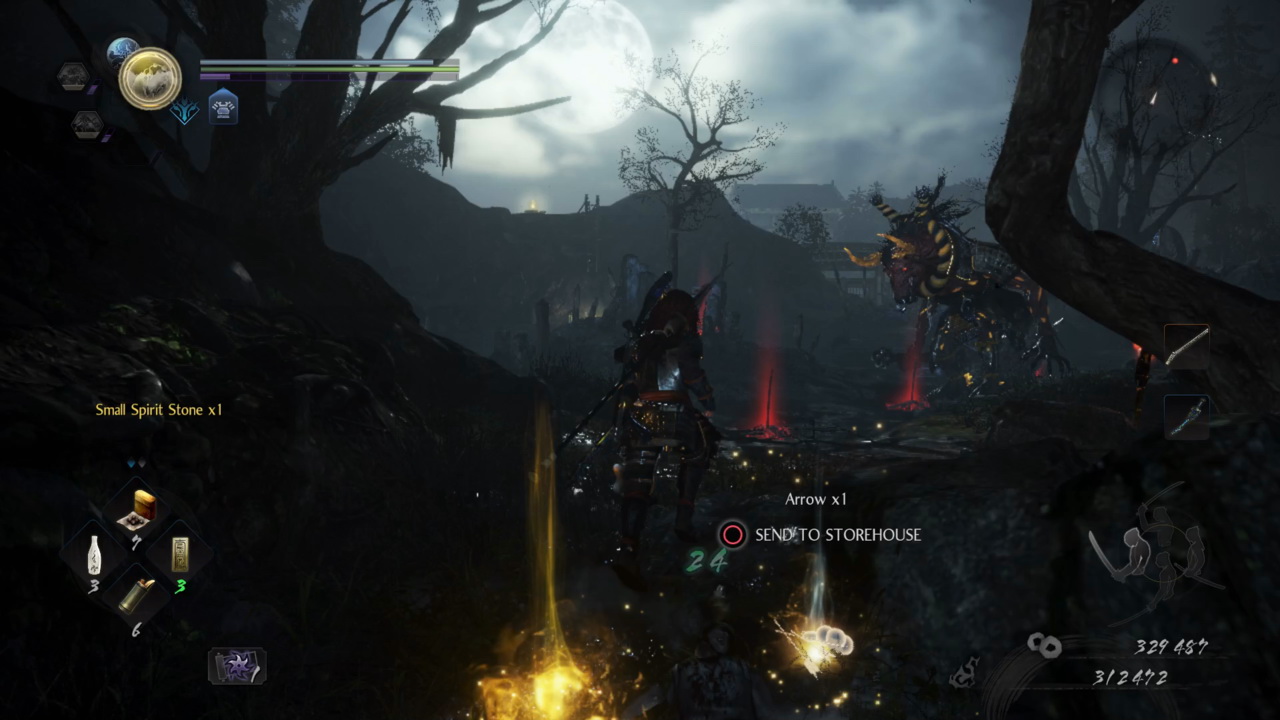The height and width of the screenshot is (720, 1280).
Task: Use the golden talisman quick item
Action: coord(180,554)
